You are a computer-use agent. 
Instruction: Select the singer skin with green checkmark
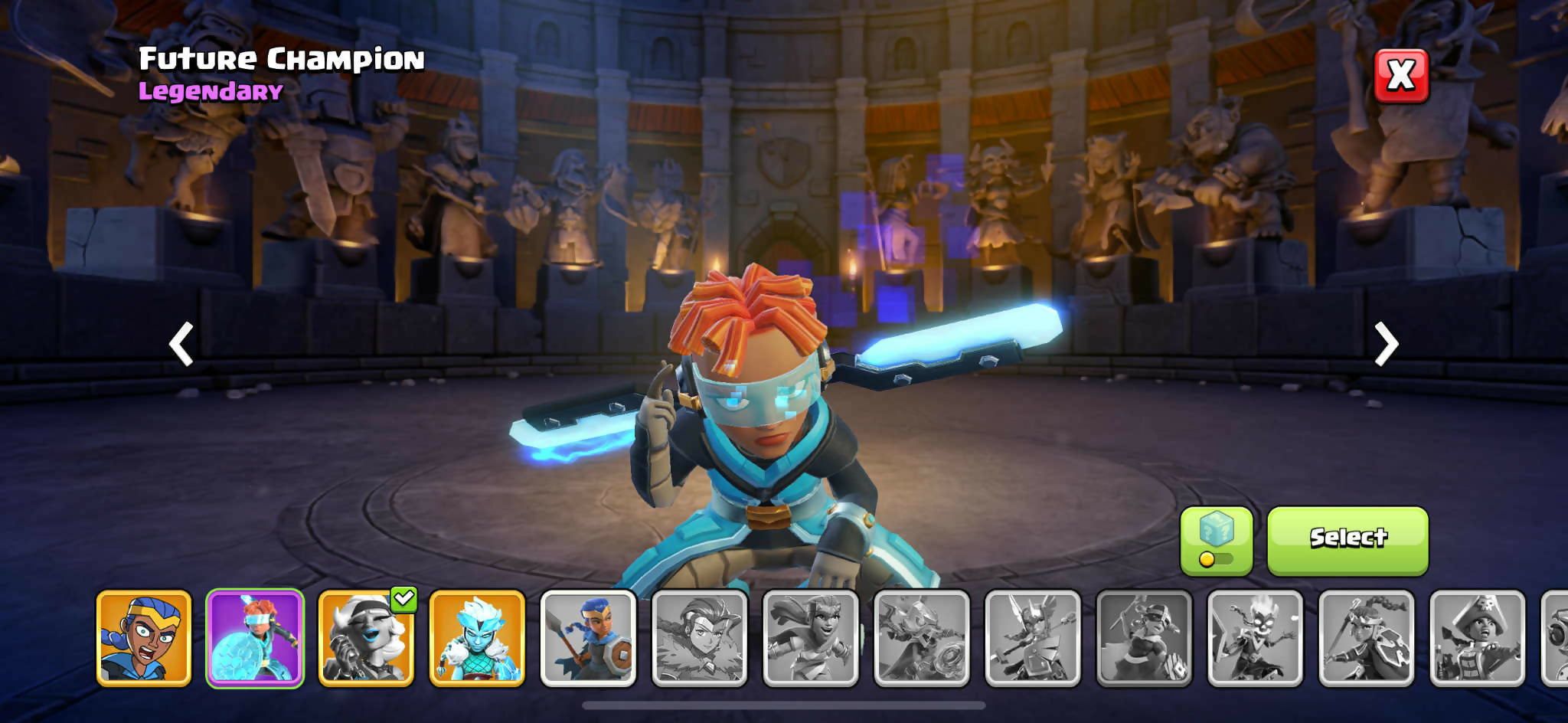coord(366,638)
